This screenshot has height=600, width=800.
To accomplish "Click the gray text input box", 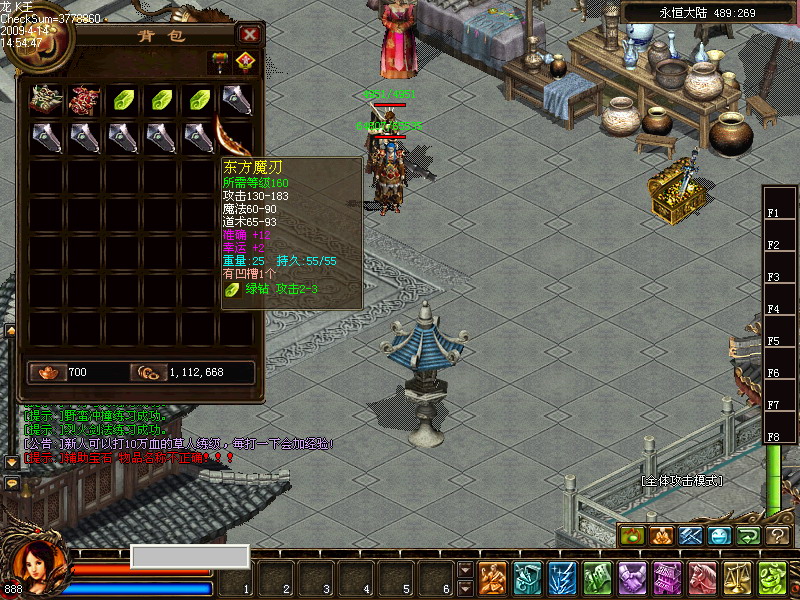I will click(189, 556).
